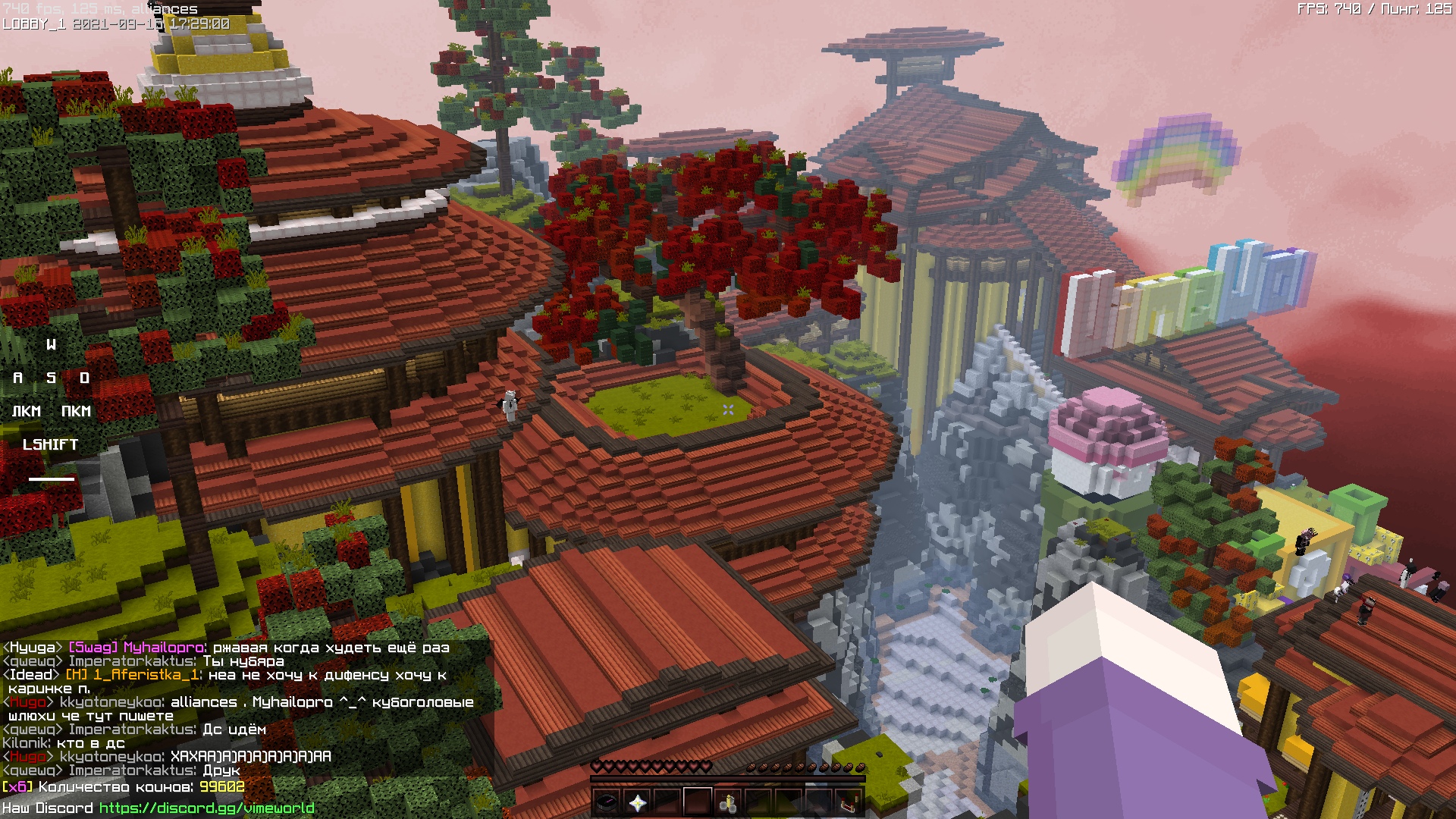Screen dimensions: 1456x819
Task: Select the redstone comparator hotbar slot
Action: (x=849, y=802)
